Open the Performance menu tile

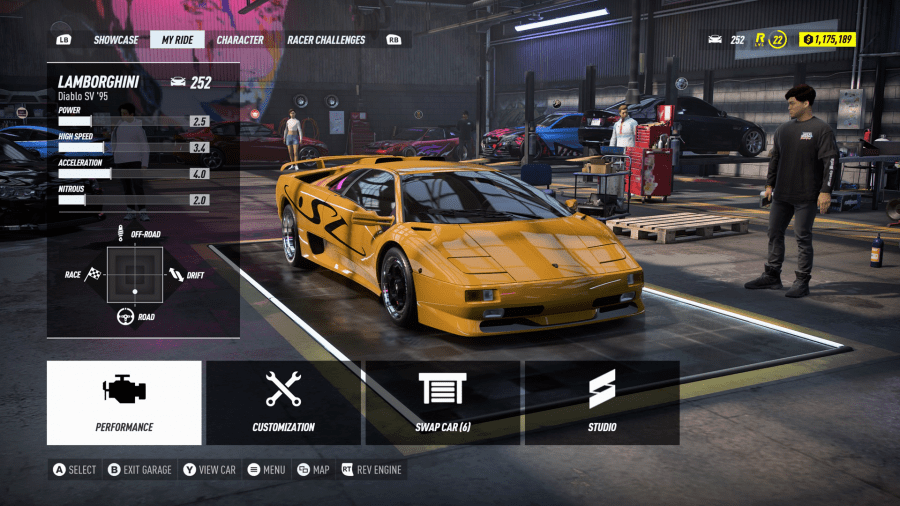point(124,402)
